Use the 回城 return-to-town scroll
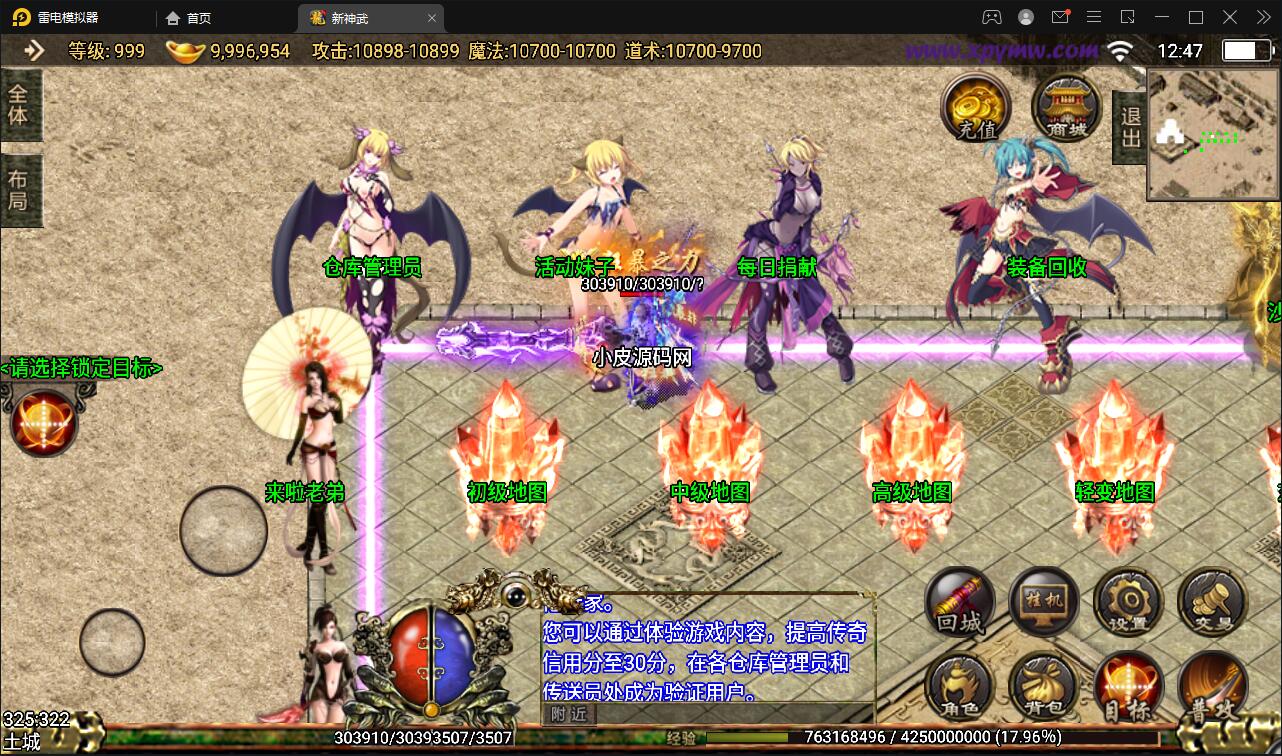This screenshot has height=756, width=1282. click(960, 602)
